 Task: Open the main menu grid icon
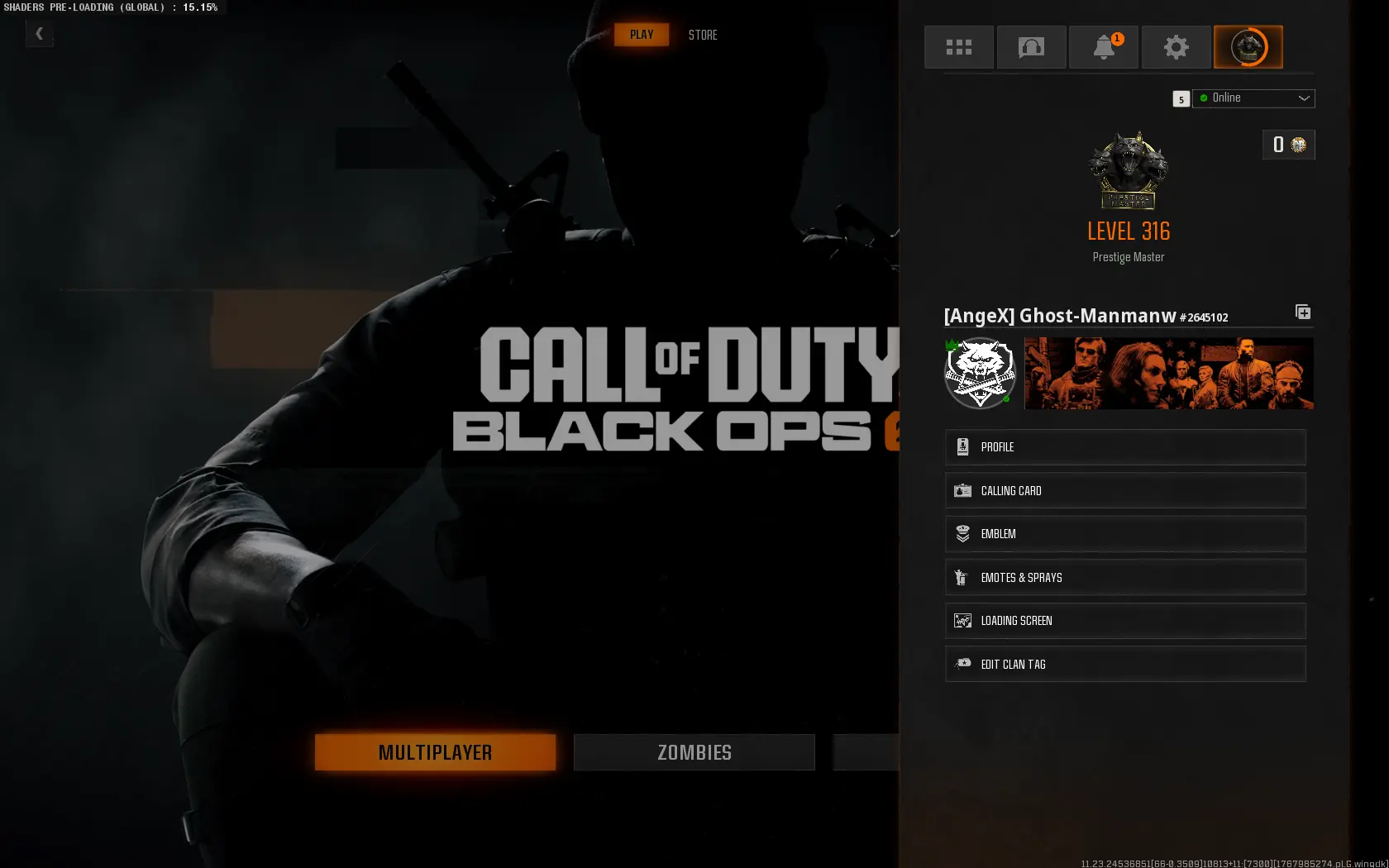pyautogui.click(x=958, y=47)
